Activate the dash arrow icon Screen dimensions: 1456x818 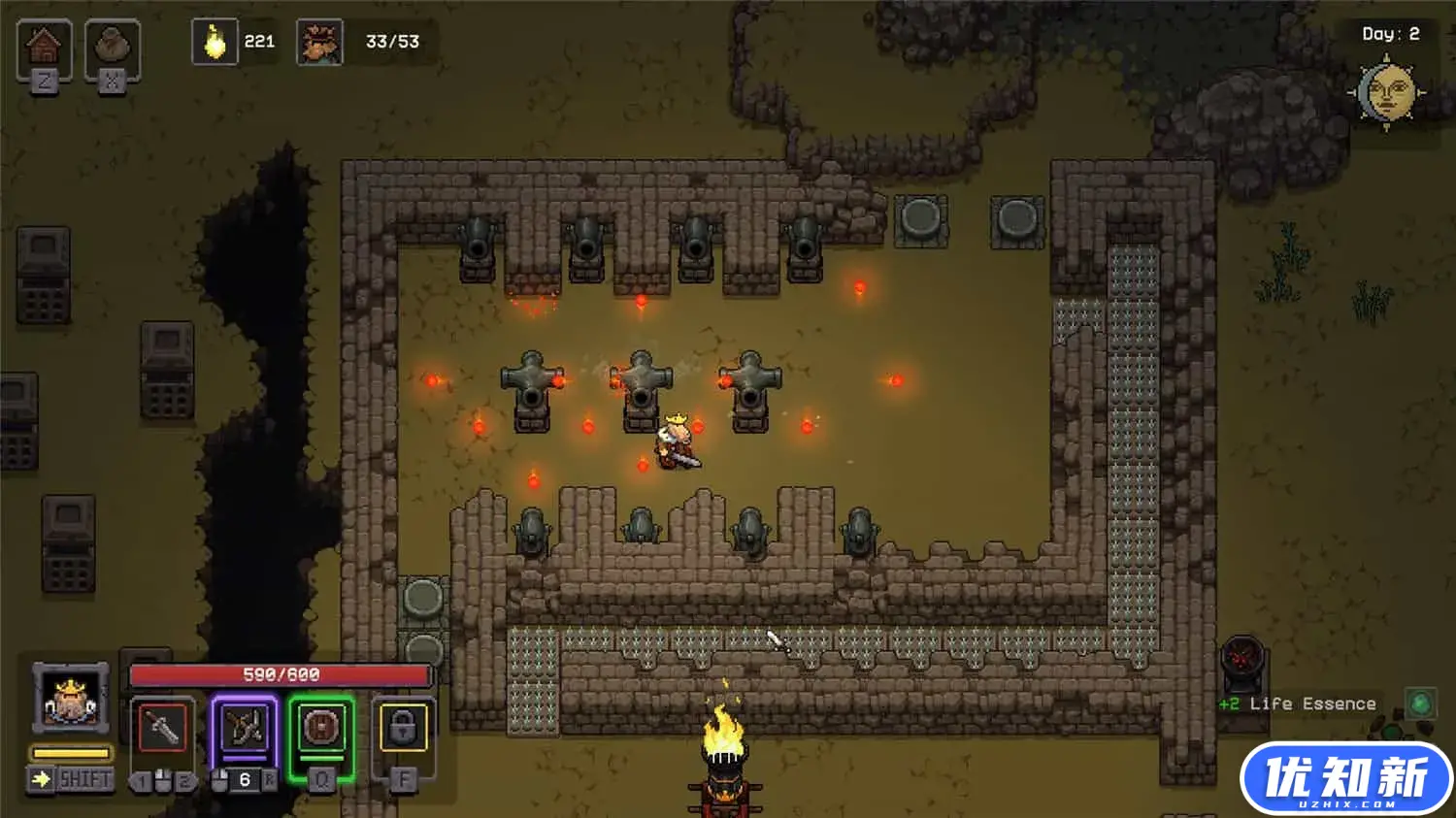tap(41, 779)
